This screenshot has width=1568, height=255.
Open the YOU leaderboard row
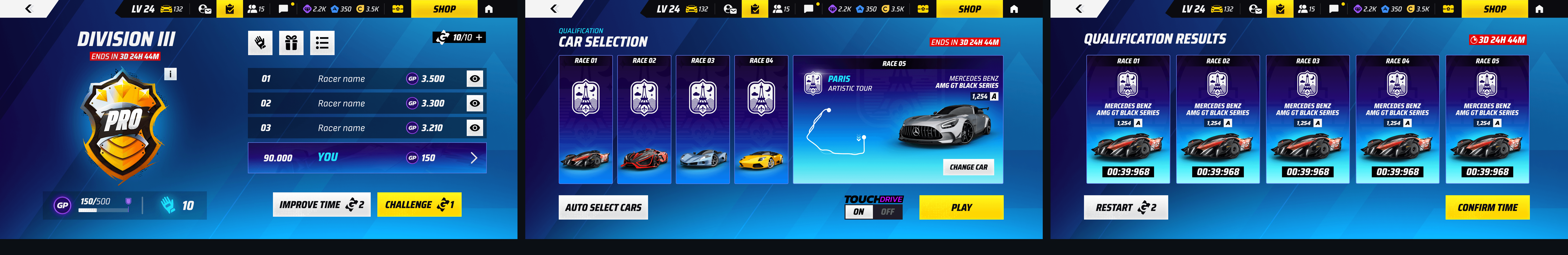click(367, 158)
